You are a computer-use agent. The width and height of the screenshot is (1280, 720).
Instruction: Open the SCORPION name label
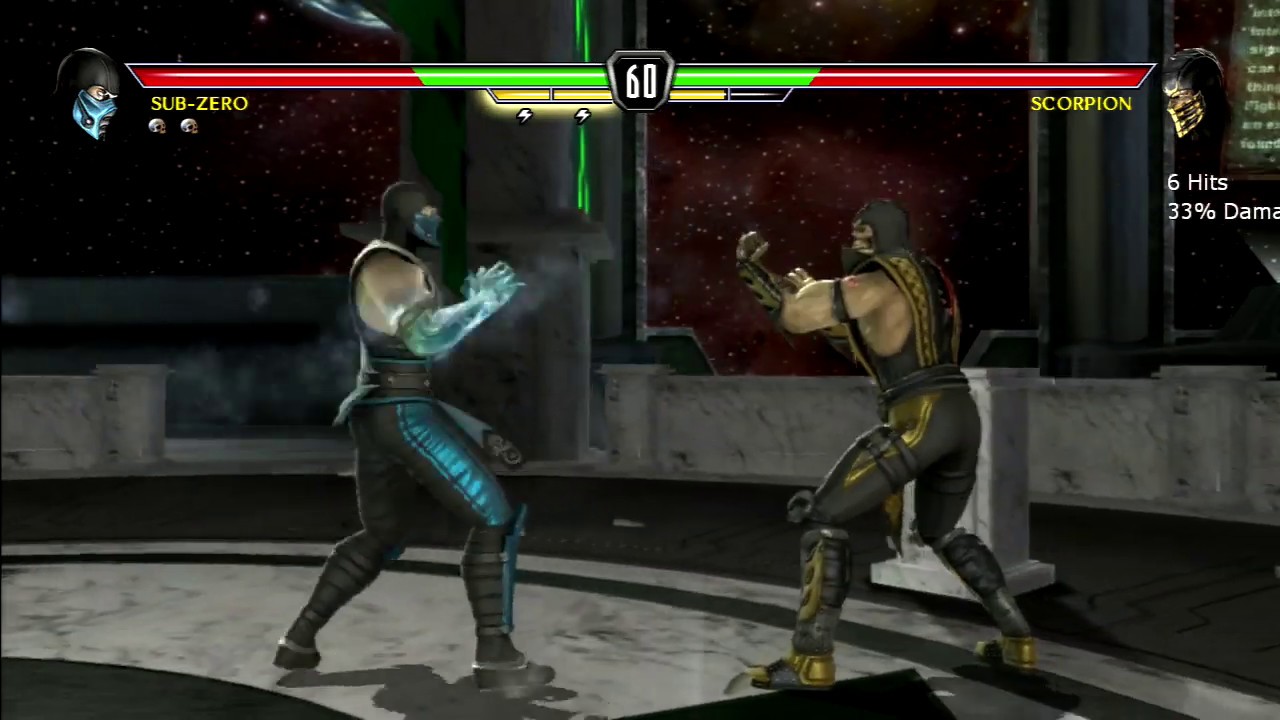point(1081,103)
